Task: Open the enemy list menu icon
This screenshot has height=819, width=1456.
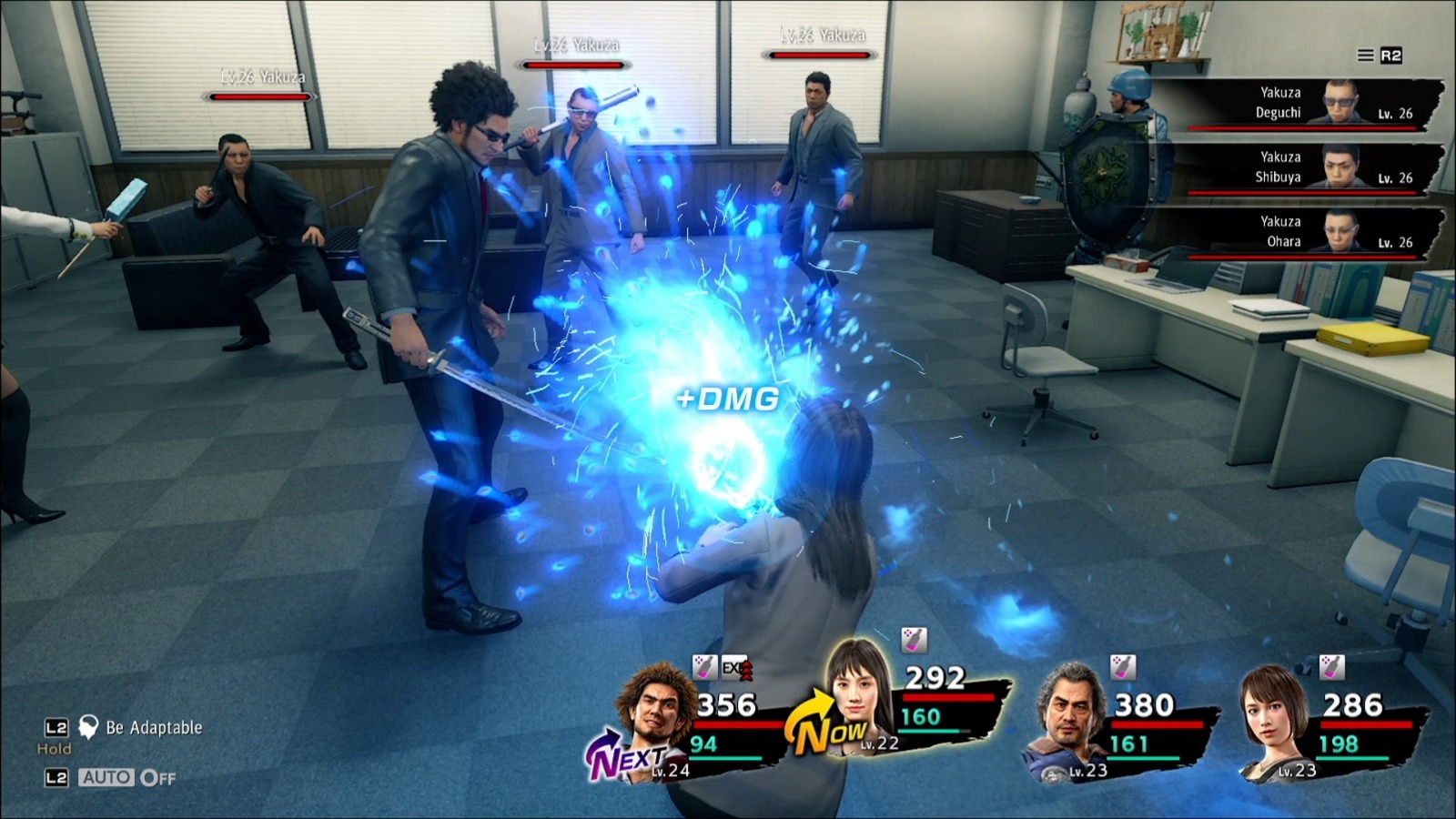Action: (x=1366, y=56)
